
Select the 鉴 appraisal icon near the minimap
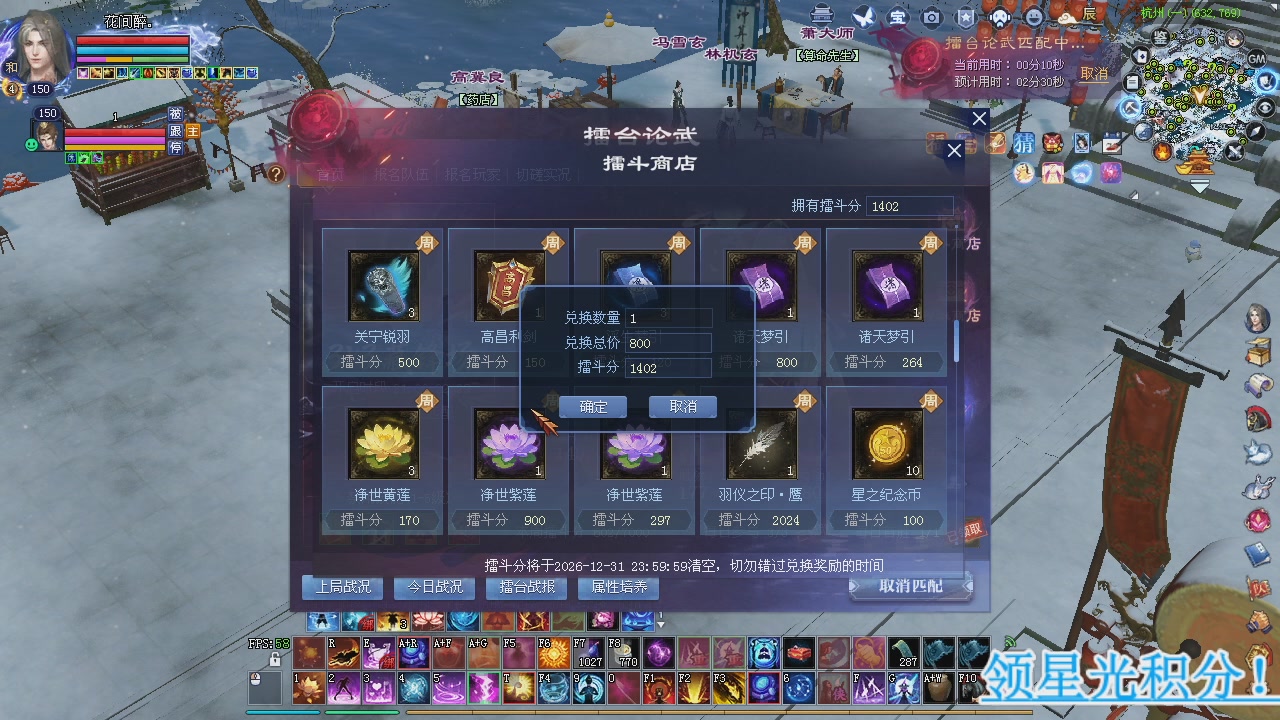pyautogui.click(x=1160, y=37)
